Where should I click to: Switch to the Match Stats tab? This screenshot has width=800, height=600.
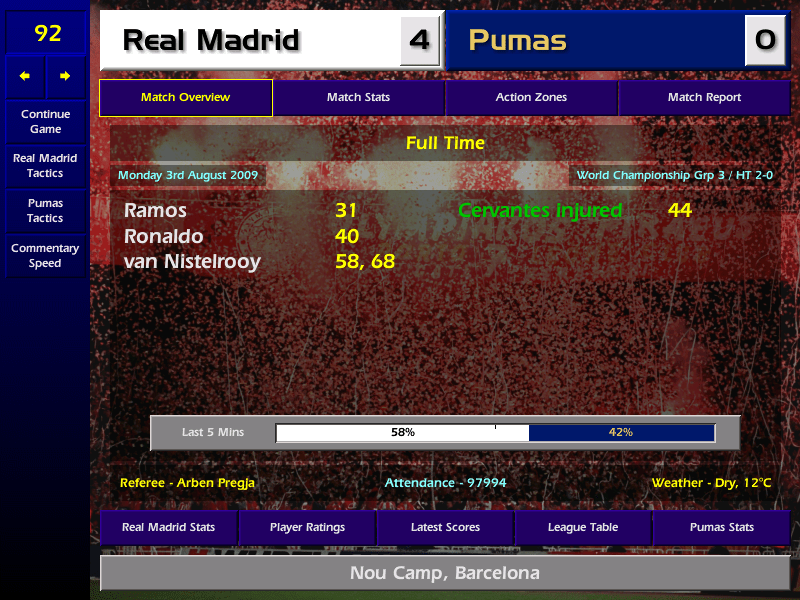(x=358, y=98)
